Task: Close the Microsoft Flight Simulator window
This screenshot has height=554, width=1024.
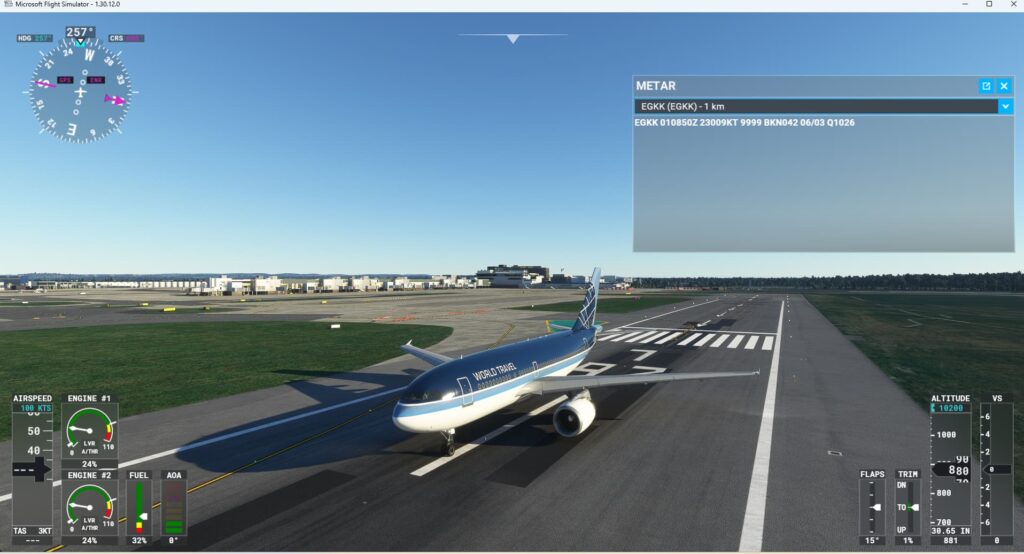Action: tap(1013, 5)
